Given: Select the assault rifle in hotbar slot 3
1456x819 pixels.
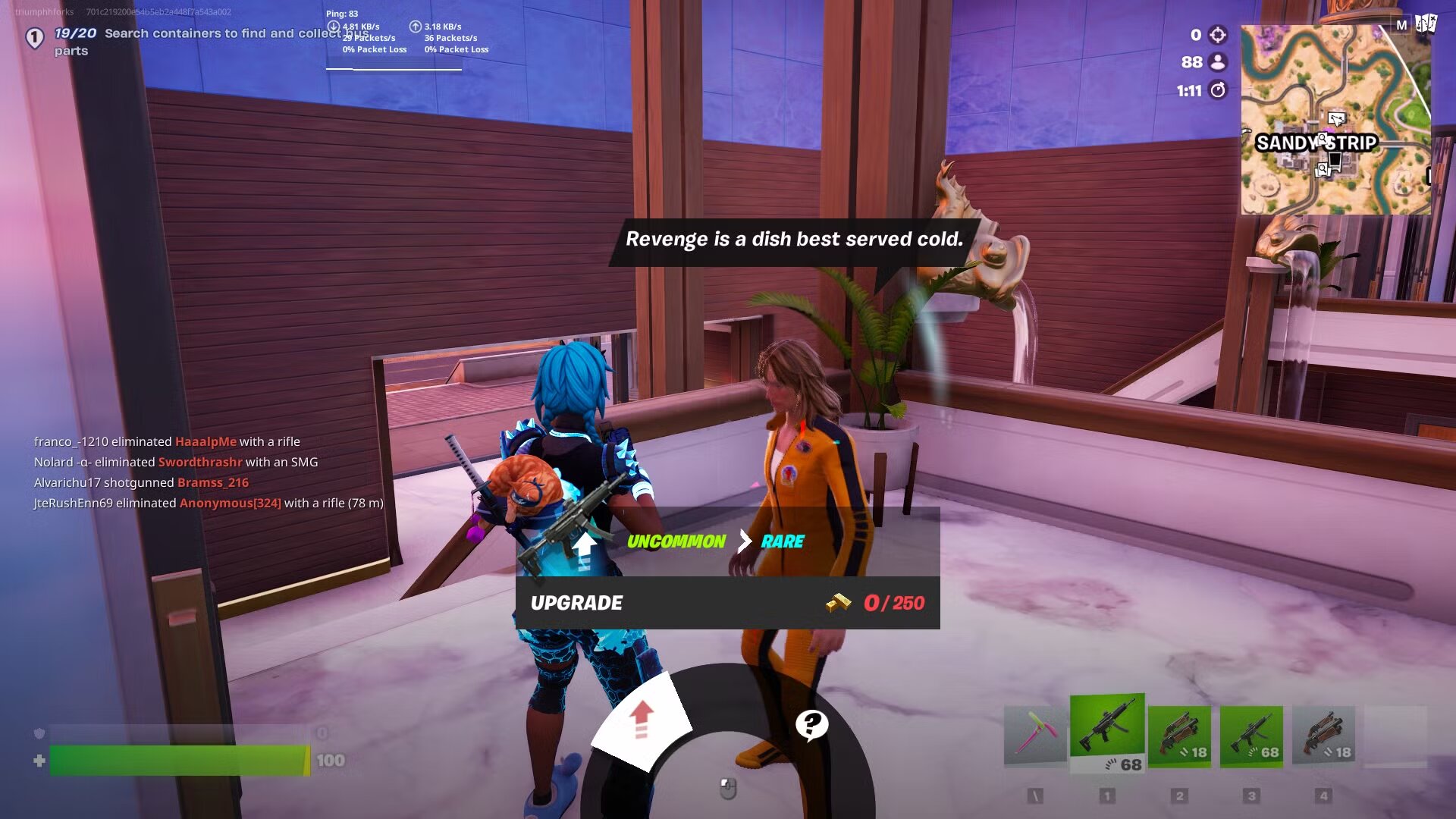Looking at the screenshot, I should (x=1253, y=728).
